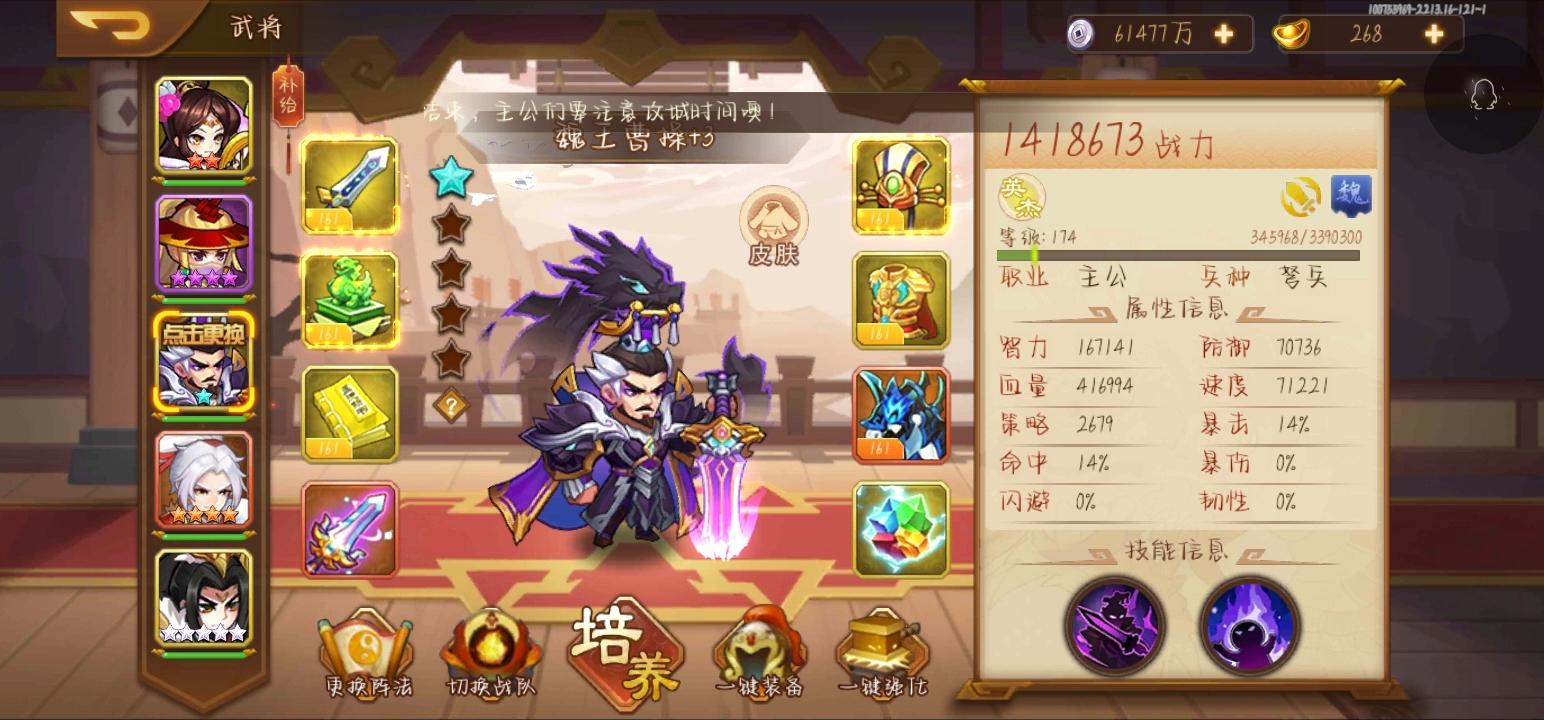The image size is (1544, 720).
Task: Open the skill book equipment slot
Action: 349,414
